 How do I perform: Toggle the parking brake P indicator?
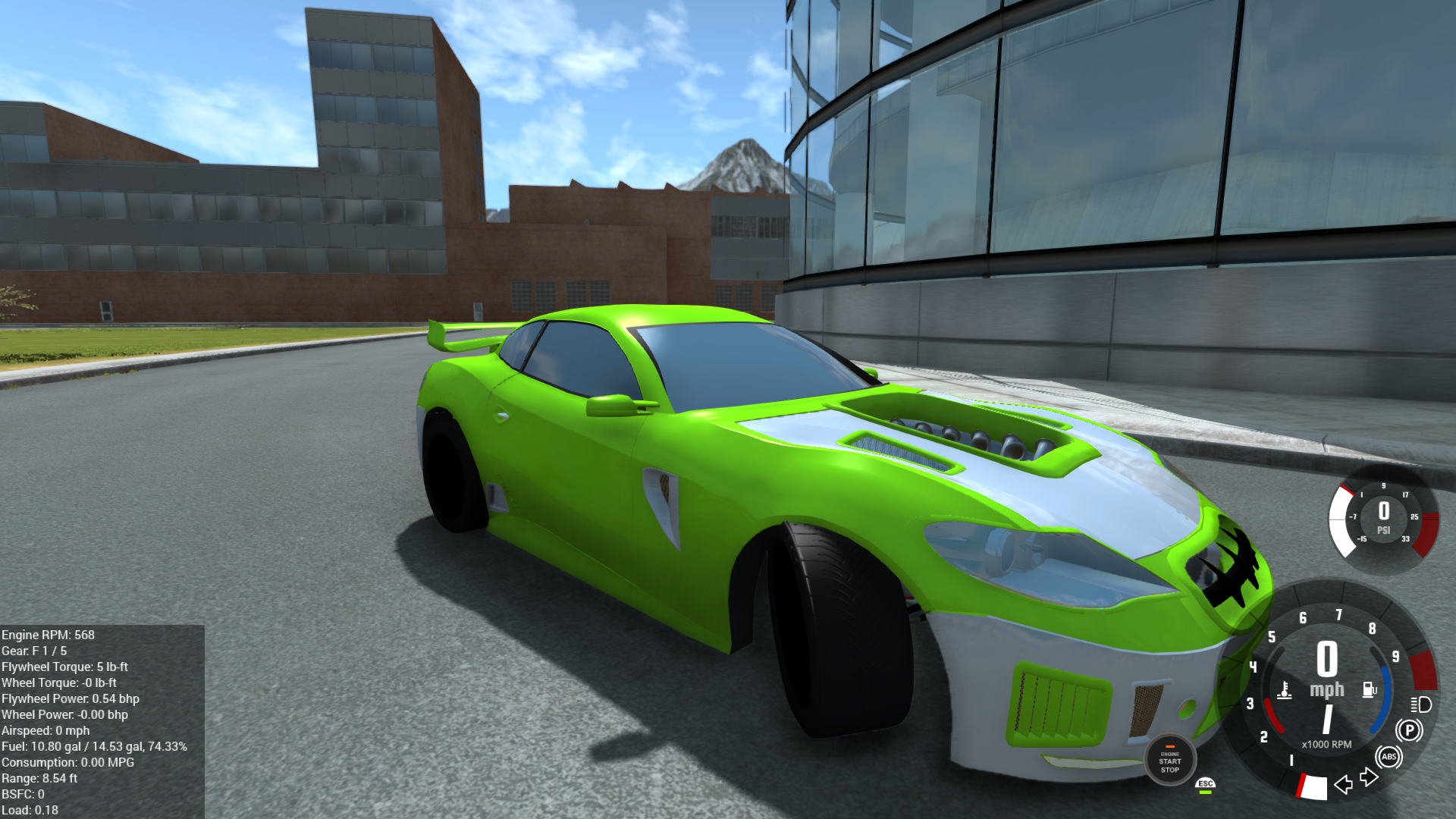tap(1410, 730)
